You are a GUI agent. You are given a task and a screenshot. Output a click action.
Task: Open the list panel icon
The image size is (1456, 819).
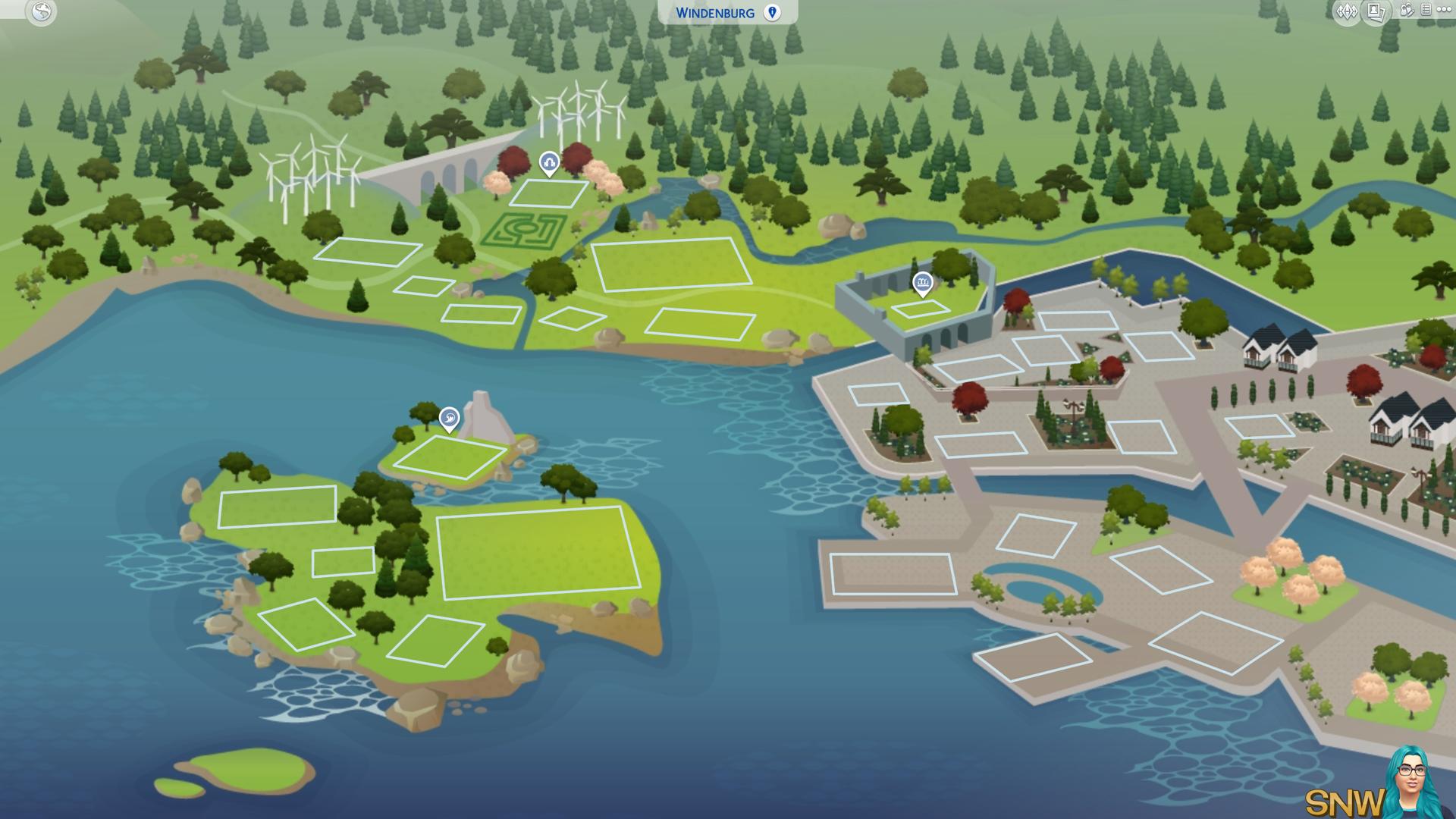[1426, 10]
